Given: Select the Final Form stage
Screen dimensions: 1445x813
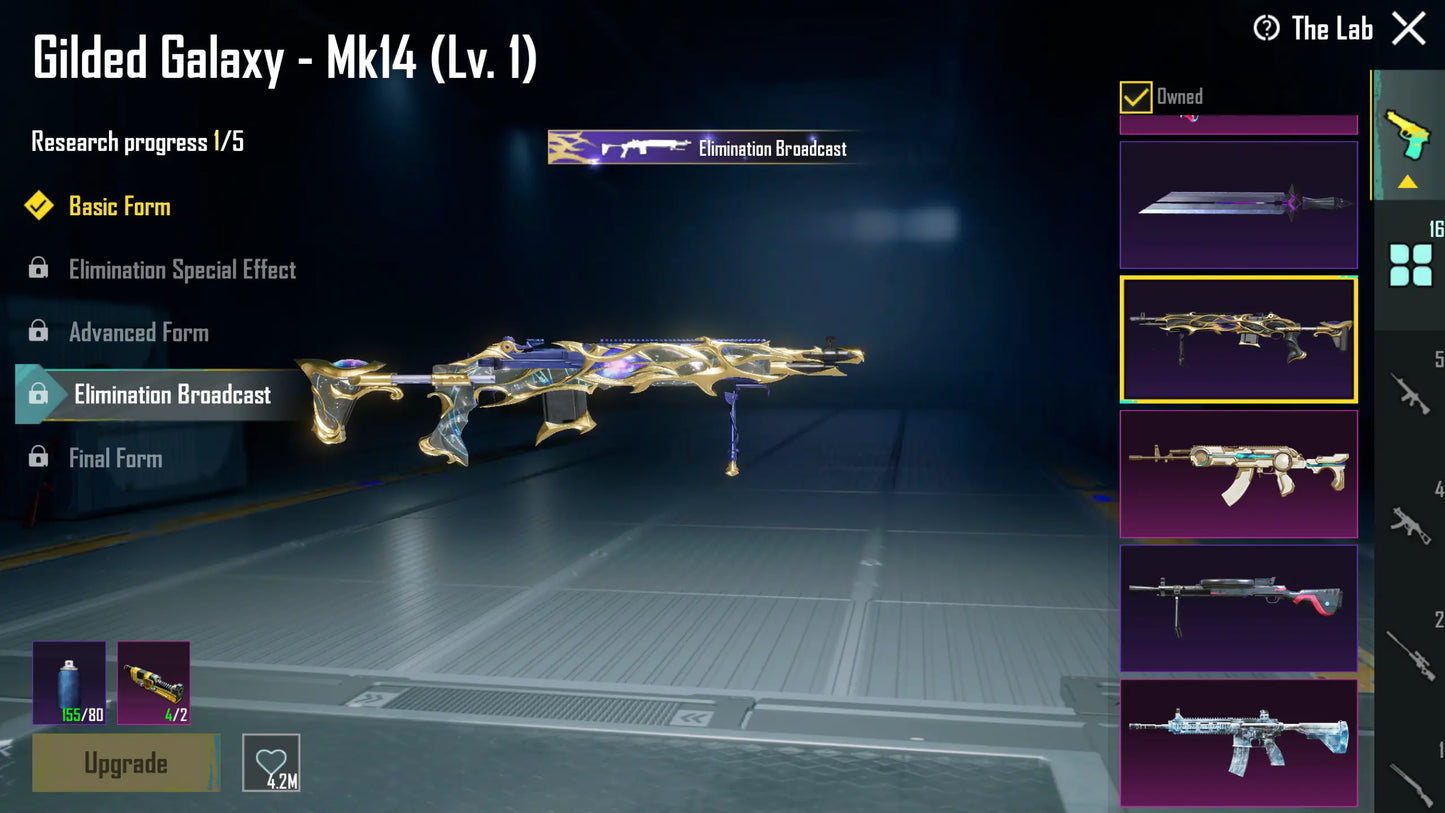Looking at the screenshot, I should [115, 459].
